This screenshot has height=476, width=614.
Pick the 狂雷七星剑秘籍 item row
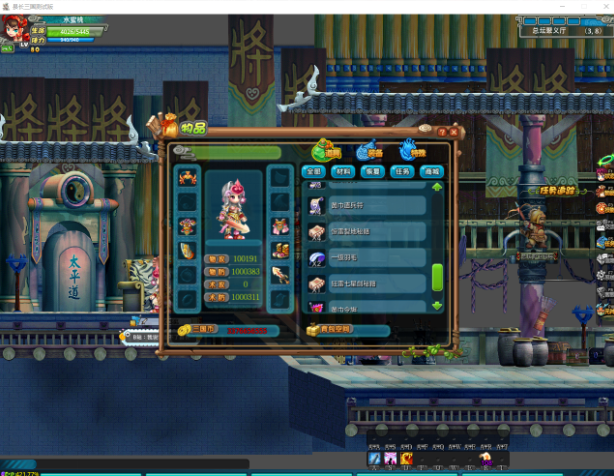pyautogui.click(x=362, y=283)
